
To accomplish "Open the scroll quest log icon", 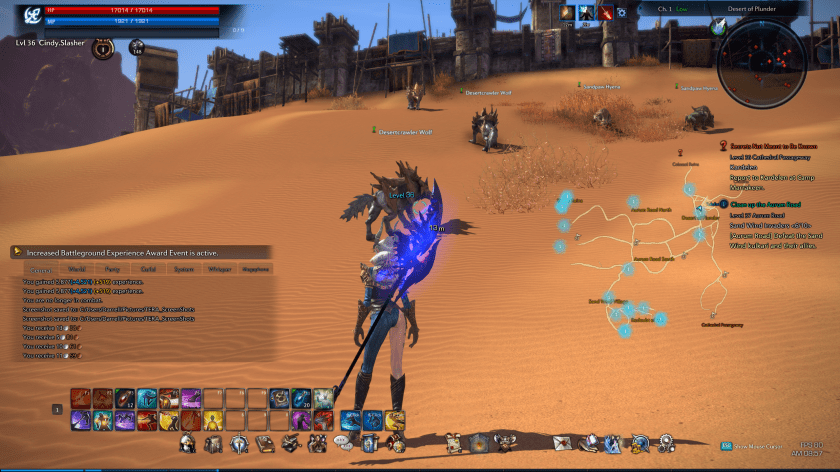I will point(453,442).
